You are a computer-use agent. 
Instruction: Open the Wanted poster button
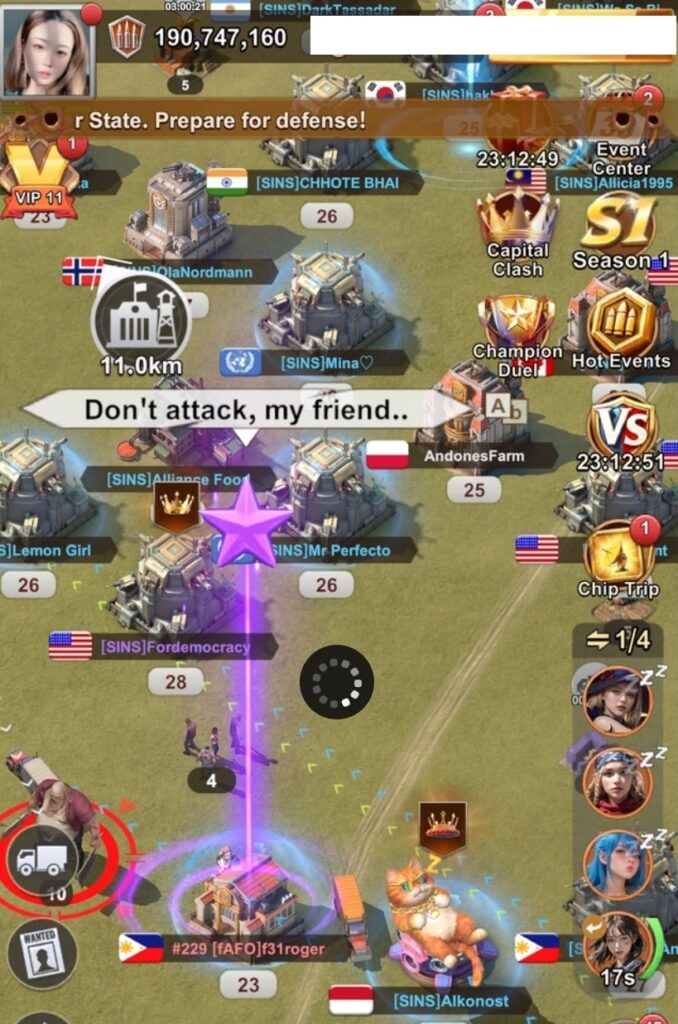click(42, 953)
